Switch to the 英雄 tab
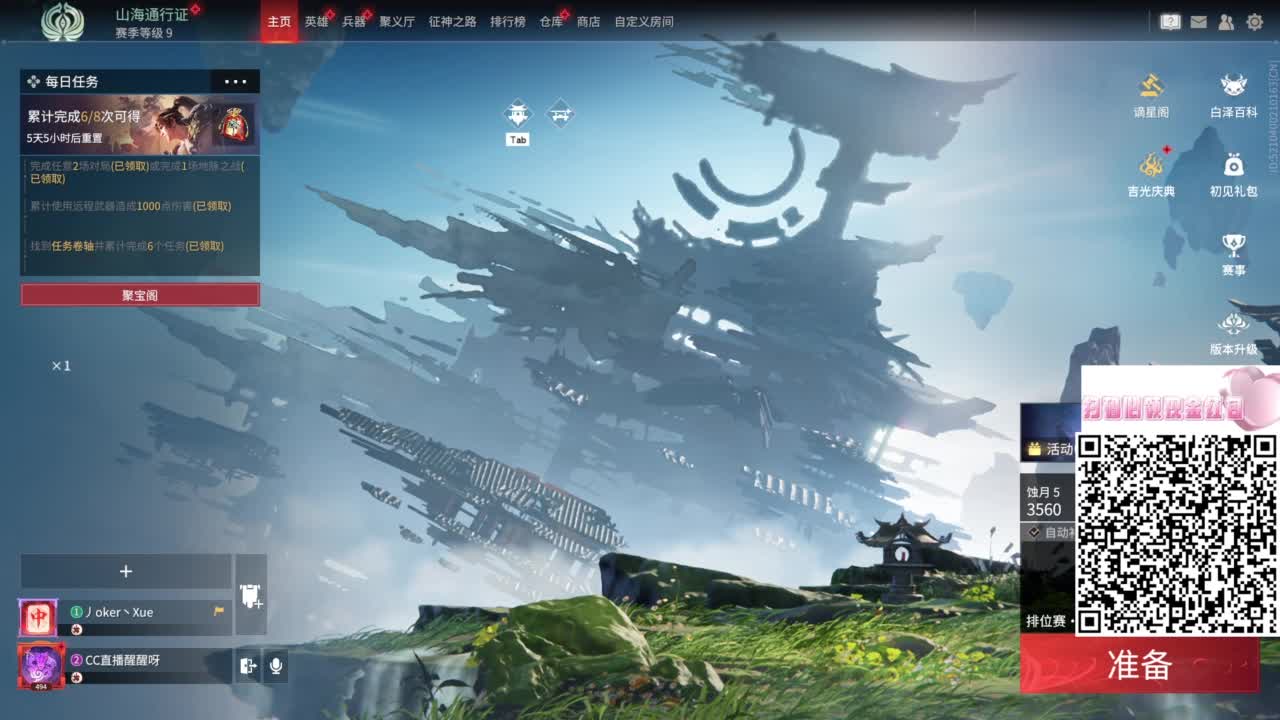The width and height of the screenshot is (1280, 720). click(x=316, y=21)
